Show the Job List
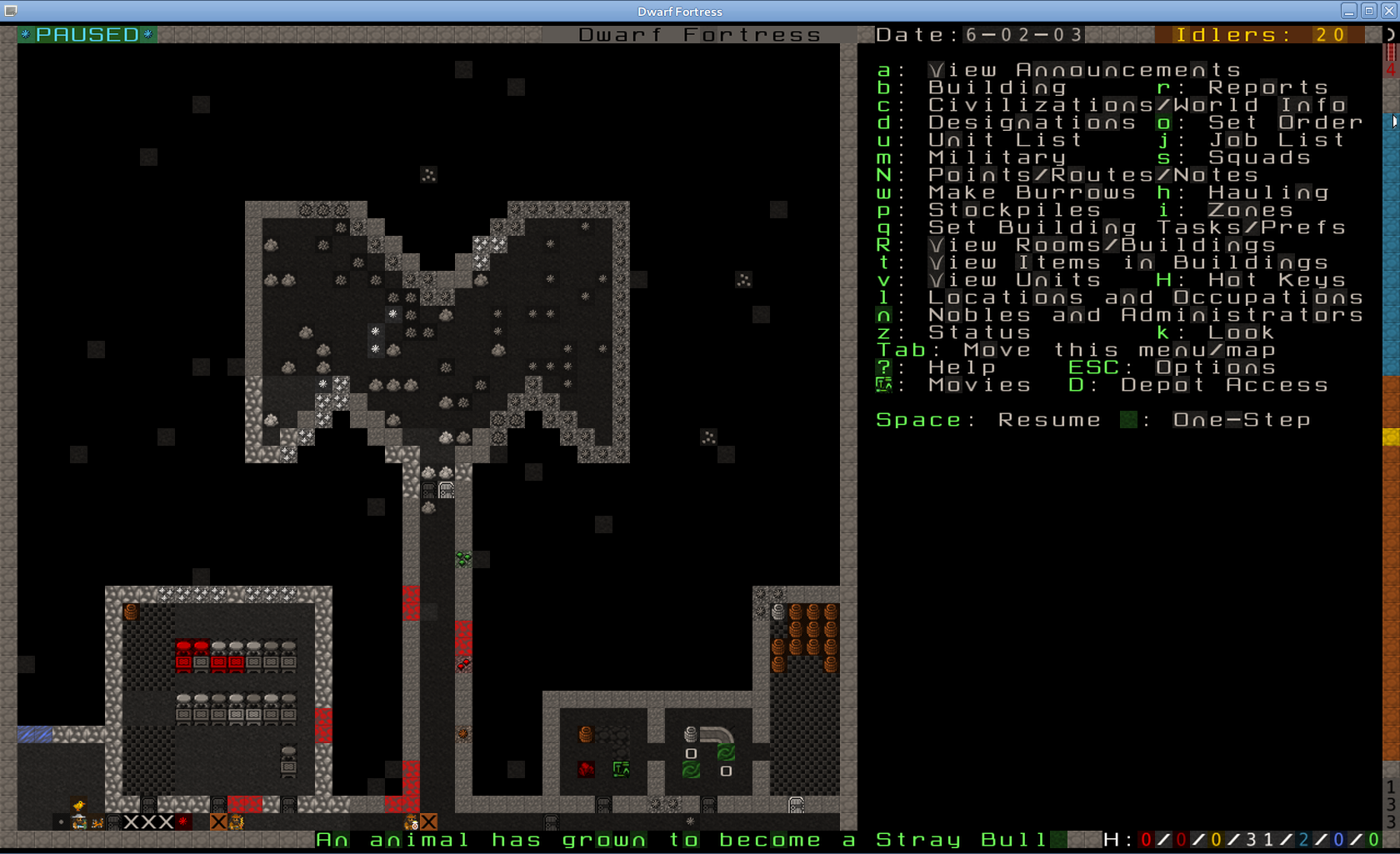Viewport: 1400px width, 854px height. point(1277,140)
